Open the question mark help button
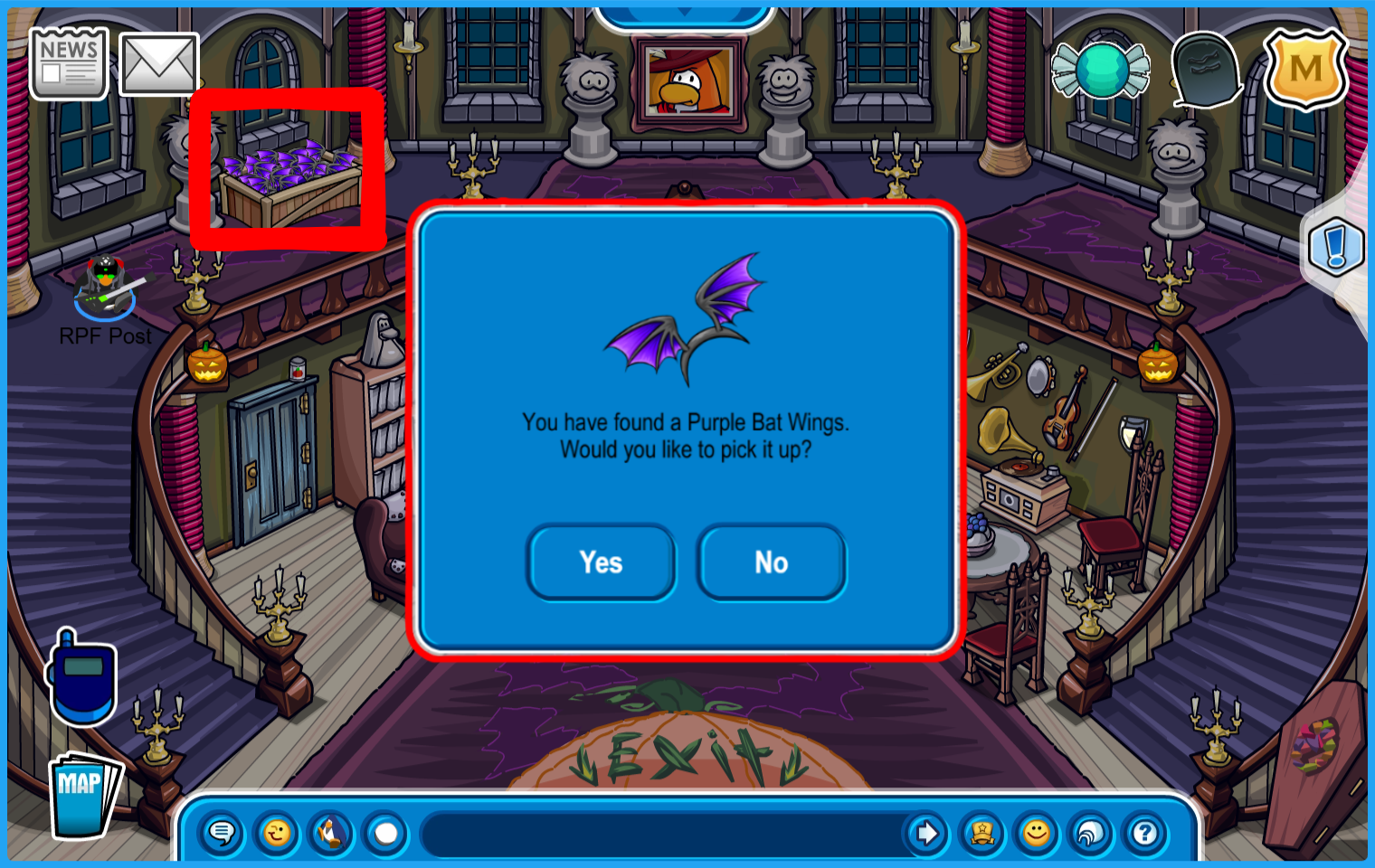 (x=1145, y=833)
